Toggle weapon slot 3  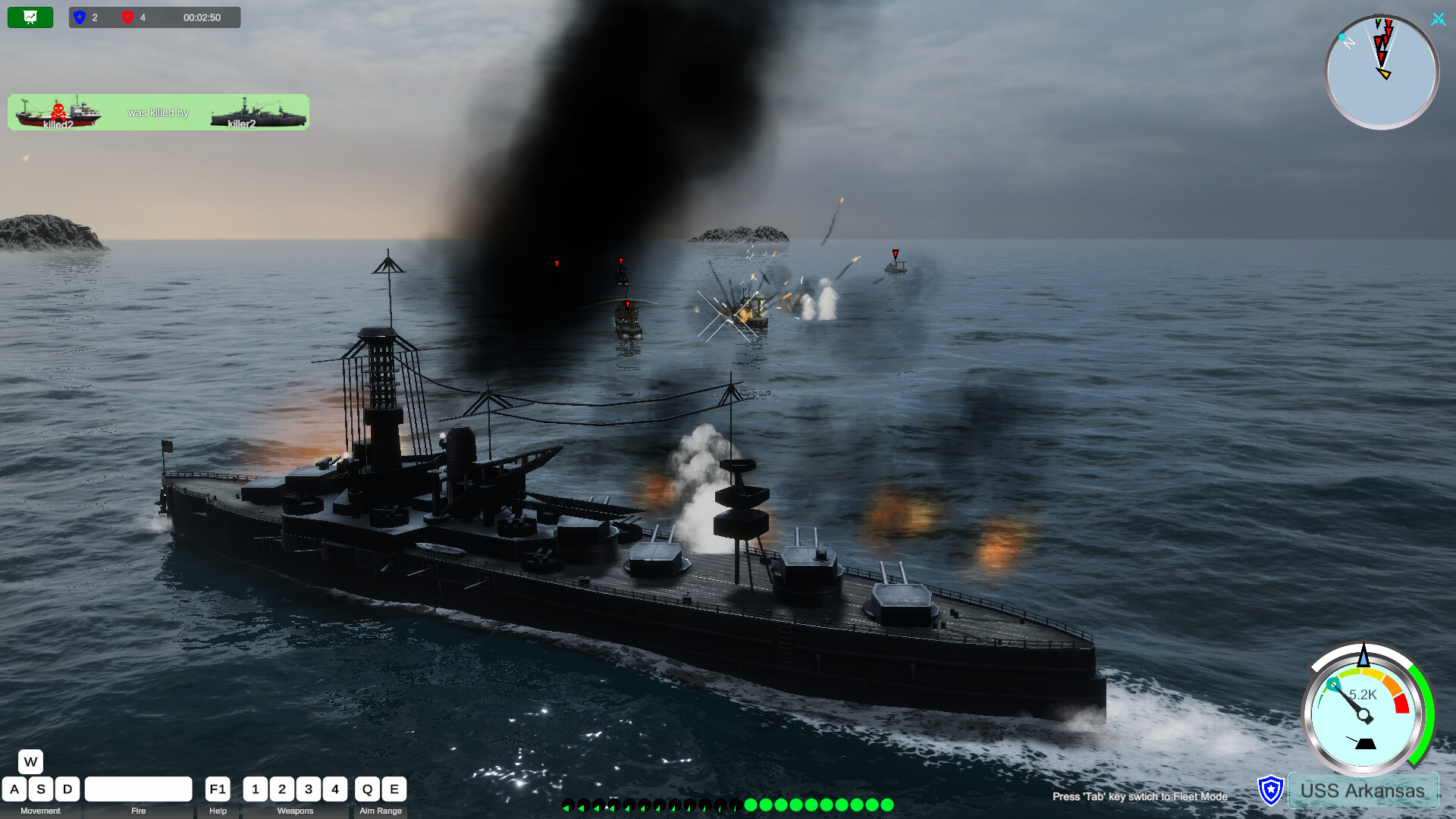tap(309, 789)
